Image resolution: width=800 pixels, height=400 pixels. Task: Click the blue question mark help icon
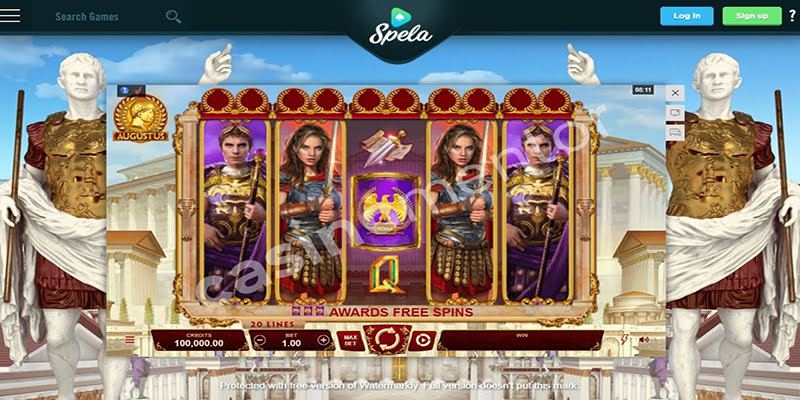coord(124,90)
